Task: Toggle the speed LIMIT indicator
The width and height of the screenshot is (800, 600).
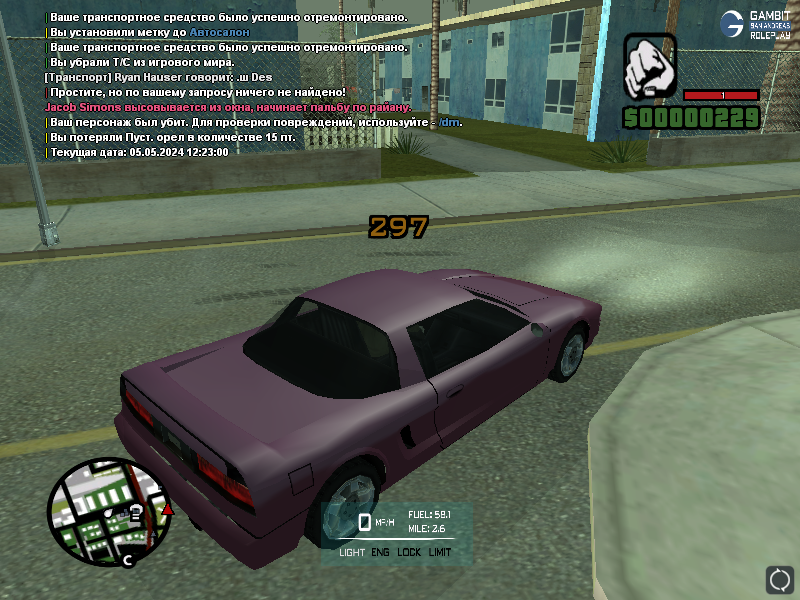Action: [440, 552]
